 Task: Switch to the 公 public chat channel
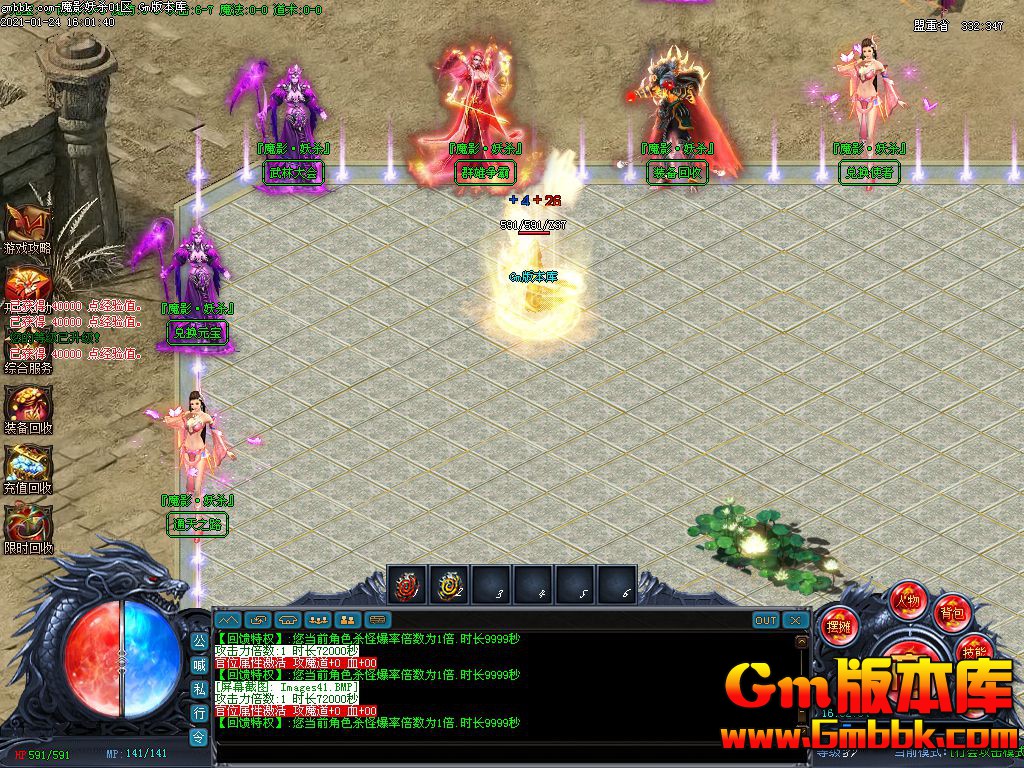click(198, 640)
